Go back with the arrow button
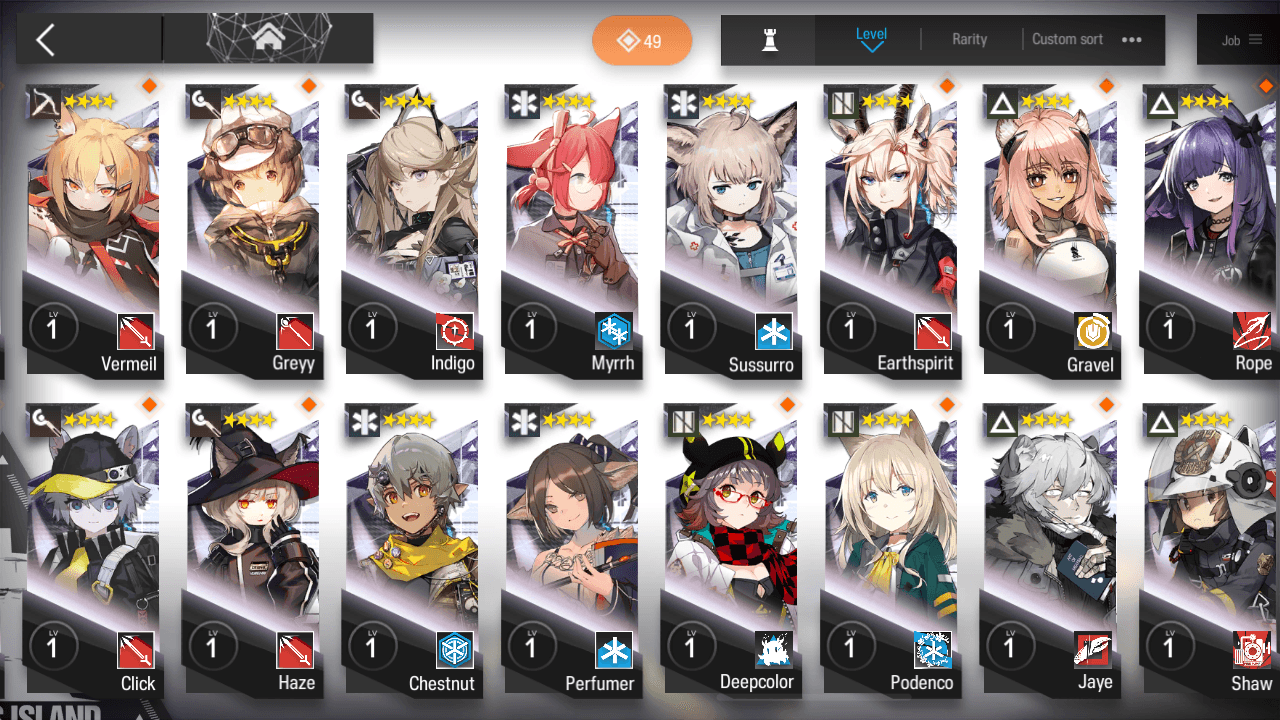Screen dimensions: 1280x720 [45, 40]
